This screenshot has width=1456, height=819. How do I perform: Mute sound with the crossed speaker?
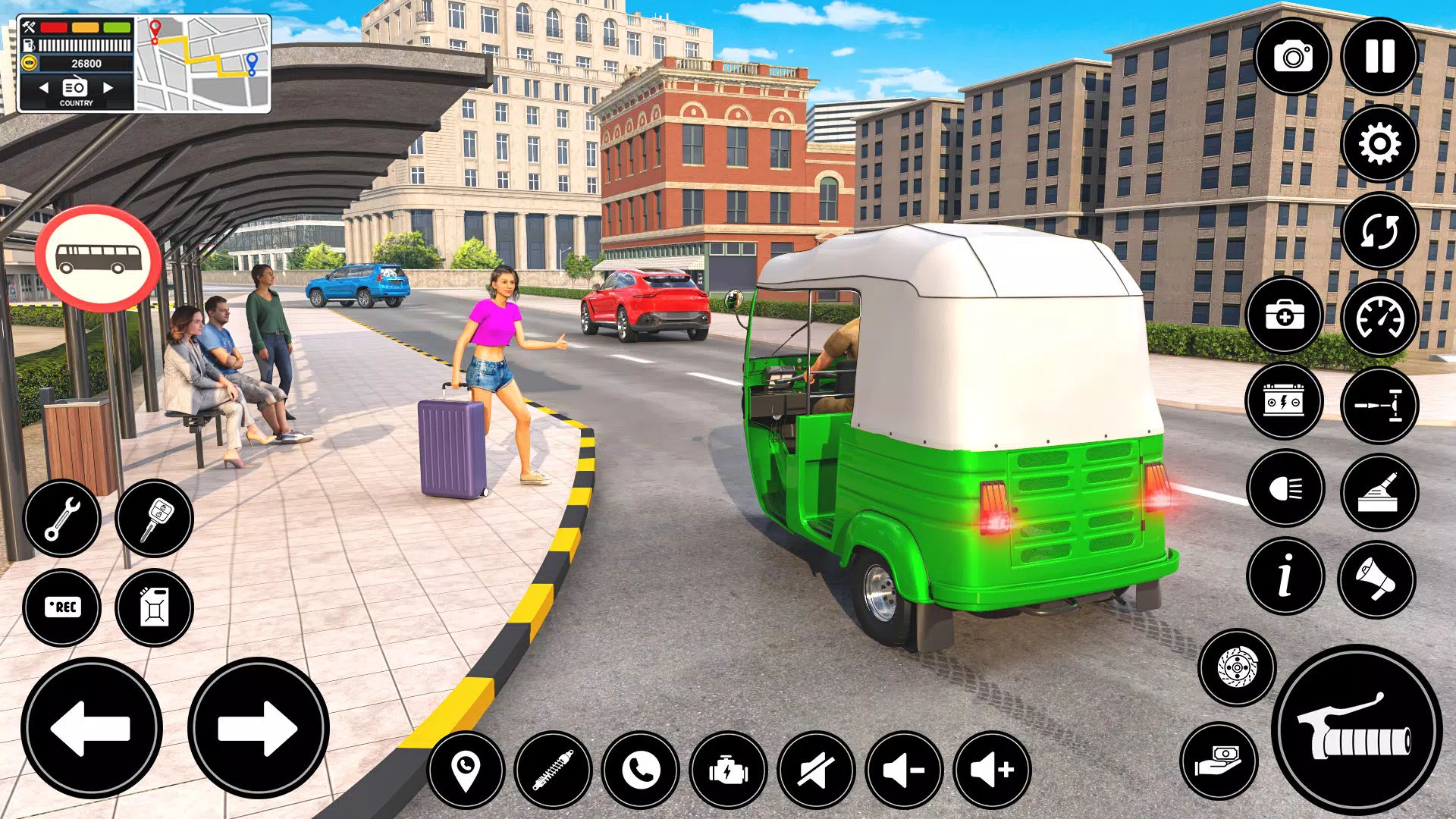(816, 770)
